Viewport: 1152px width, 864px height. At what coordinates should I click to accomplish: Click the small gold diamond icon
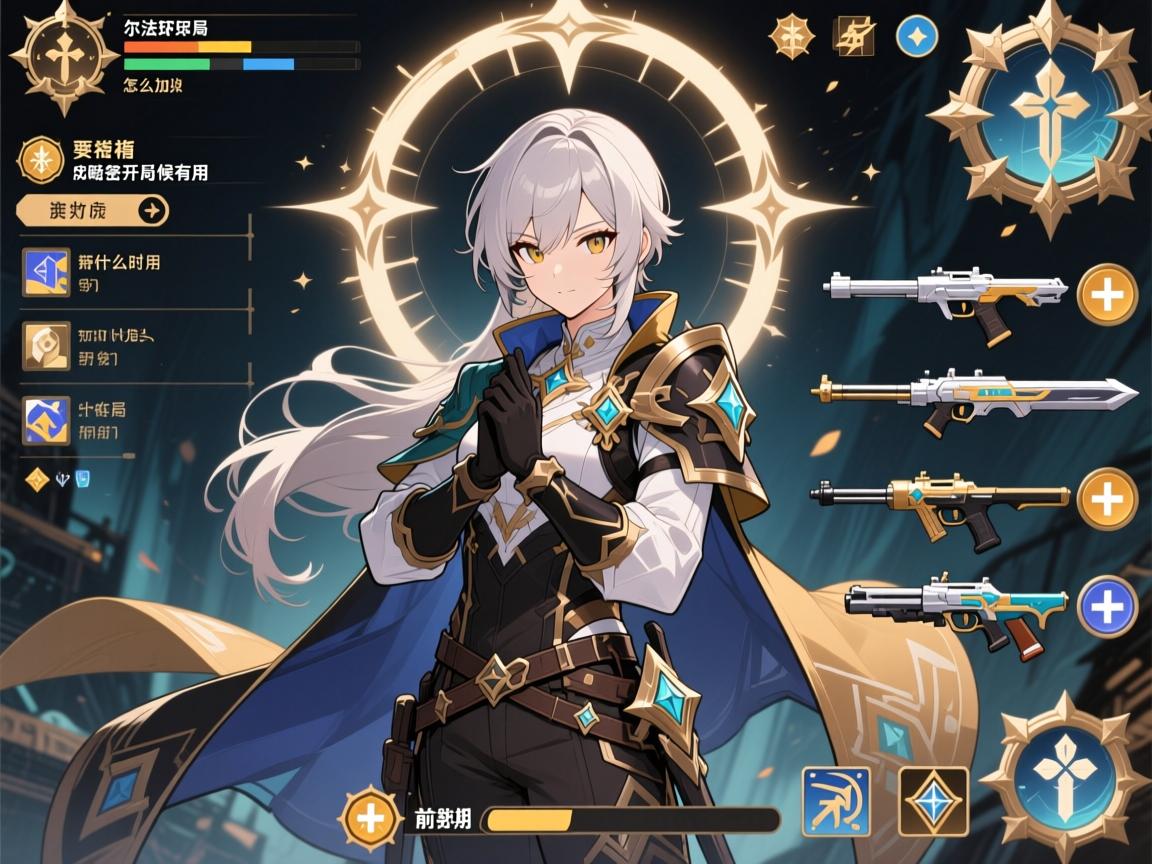click(37, 479)
